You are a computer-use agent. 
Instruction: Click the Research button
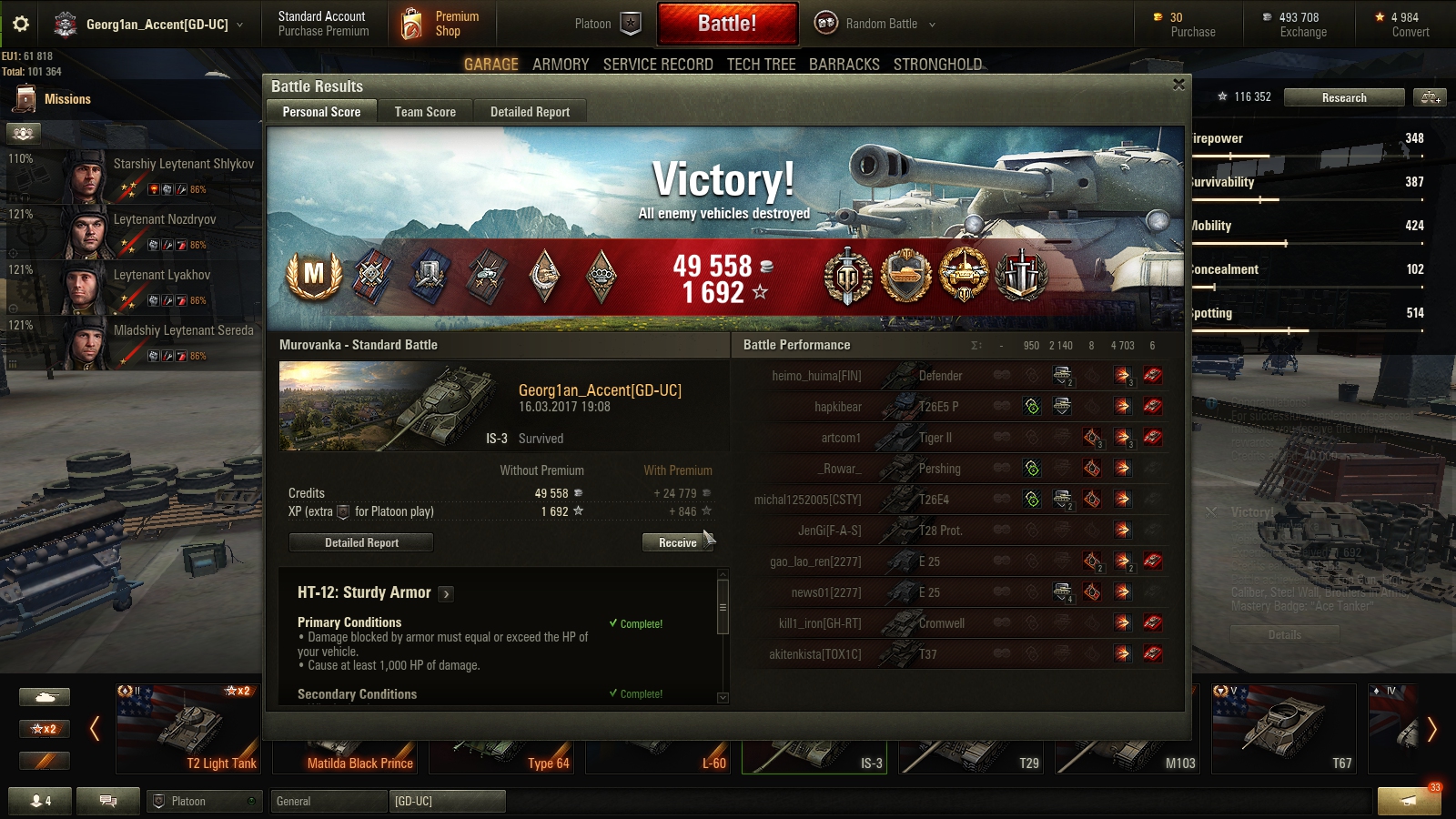[x=1343, y=97]
